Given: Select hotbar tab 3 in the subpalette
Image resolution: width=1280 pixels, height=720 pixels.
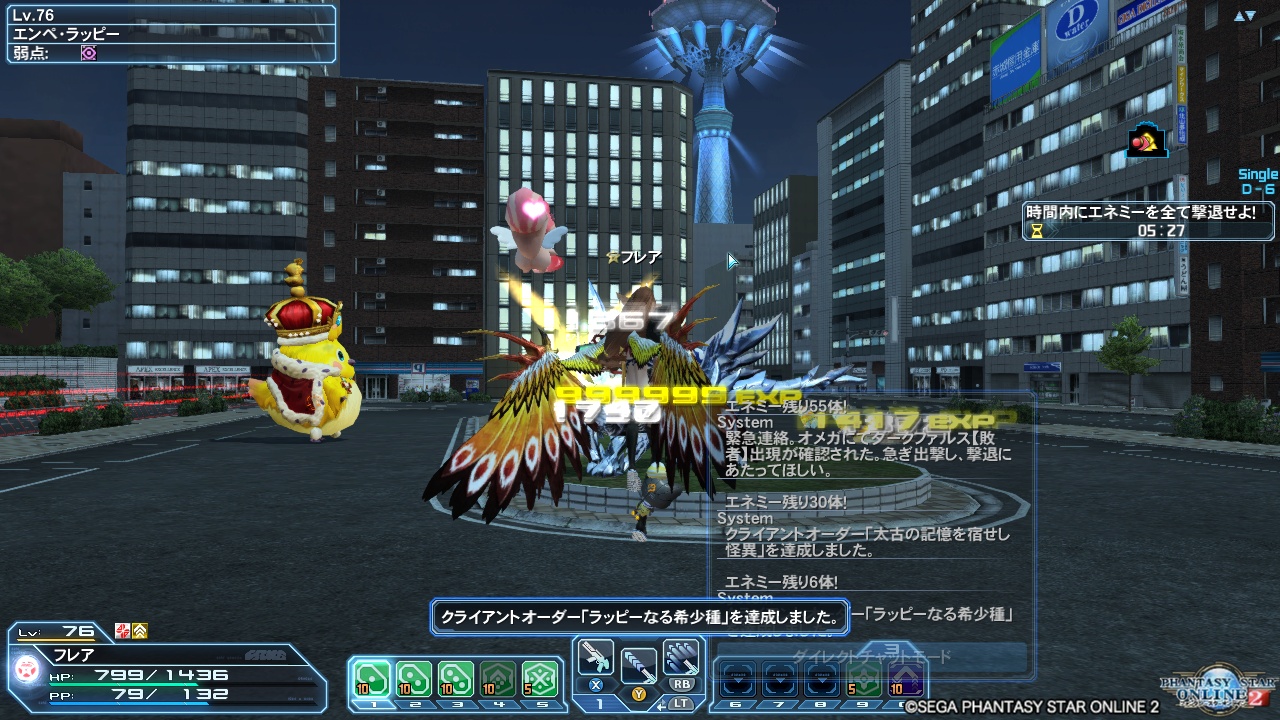Looking at the screenshot, I should (456, 702).
